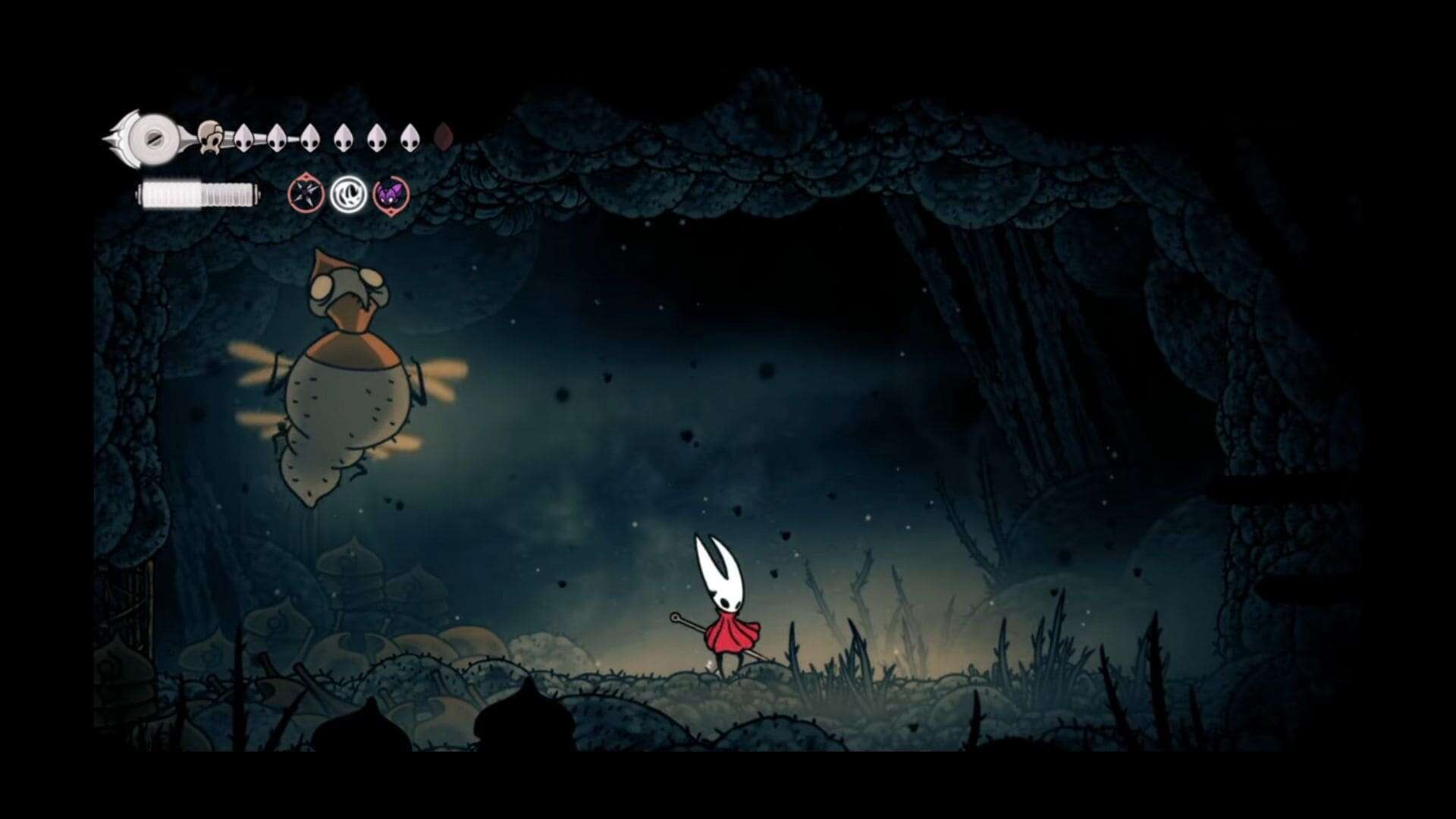Activate the glowing white swirl skill
The image size is (1456, 819).
[x=349, y=195]
